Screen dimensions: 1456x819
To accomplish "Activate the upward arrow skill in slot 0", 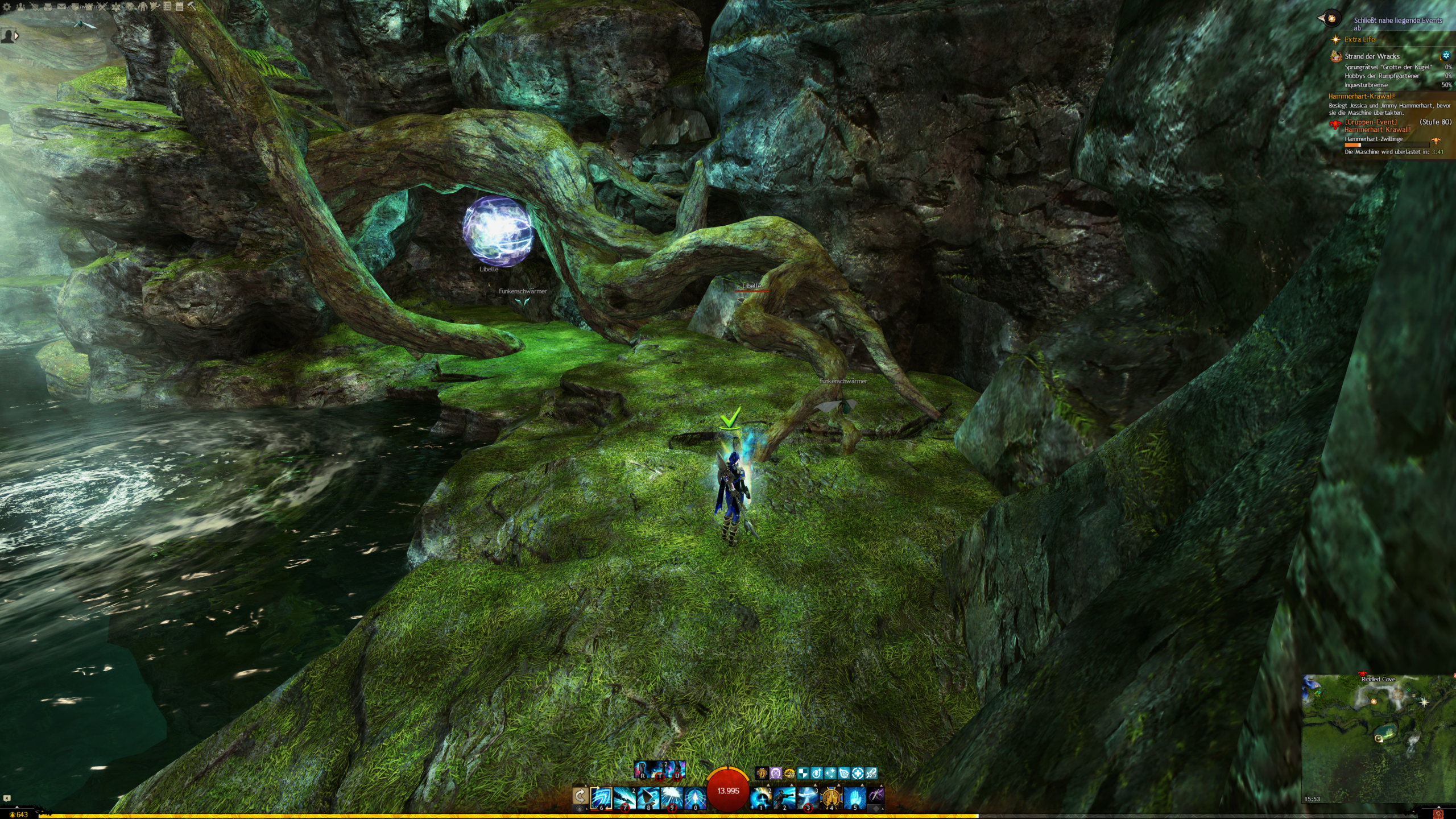I will (x=695, y=798).
